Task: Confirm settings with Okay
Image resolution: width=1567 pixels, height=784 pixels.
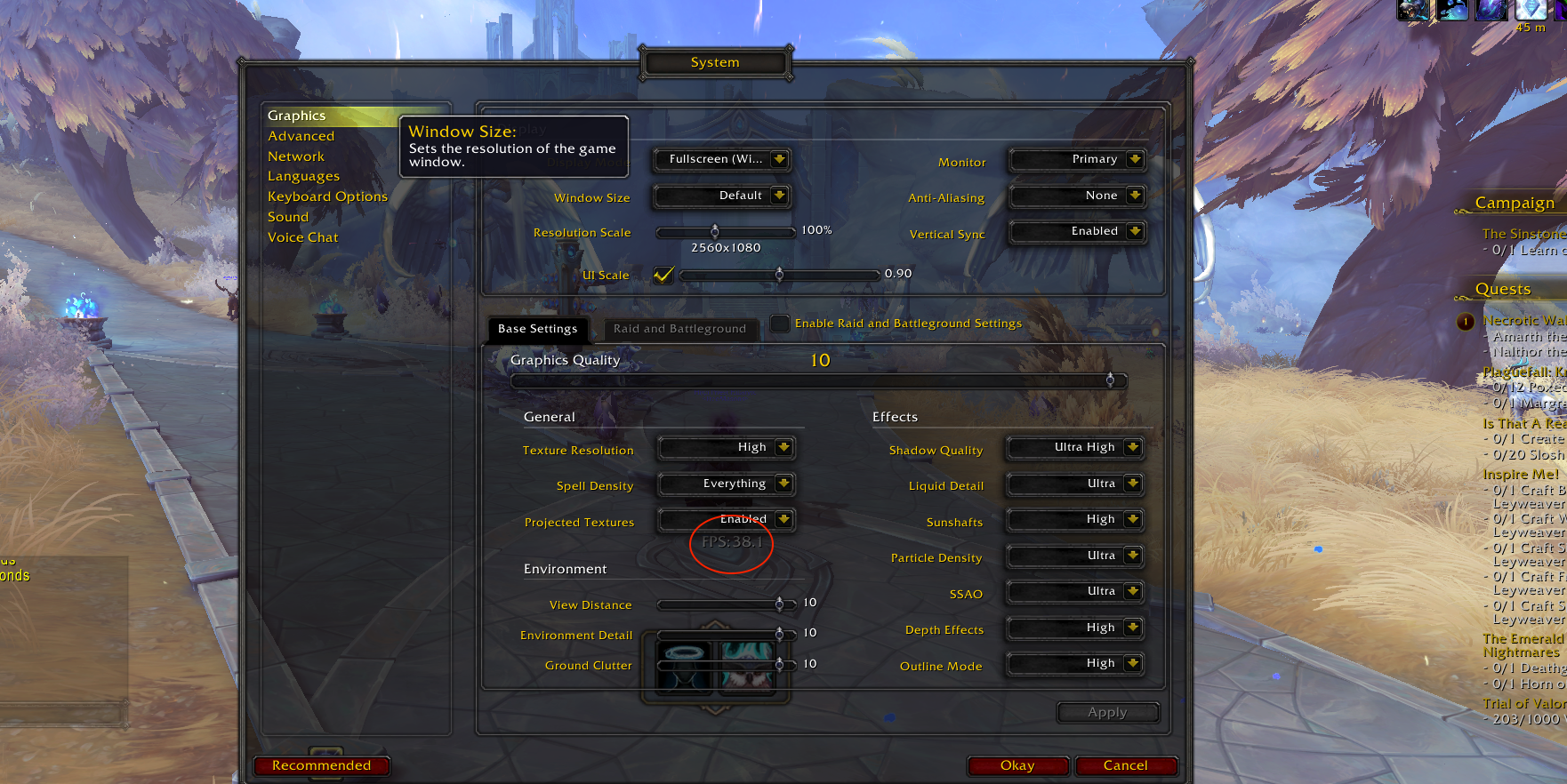Action: (1017, 765)
